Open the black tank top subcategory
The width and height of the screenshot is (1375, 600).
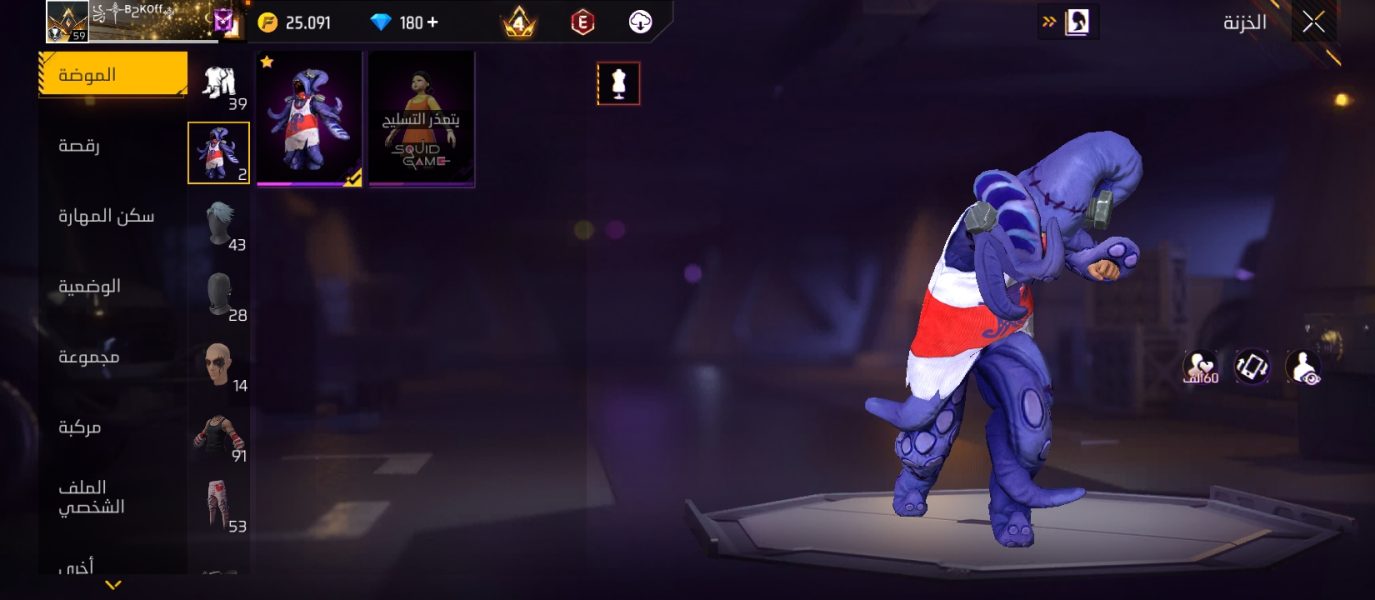(219, 435)
